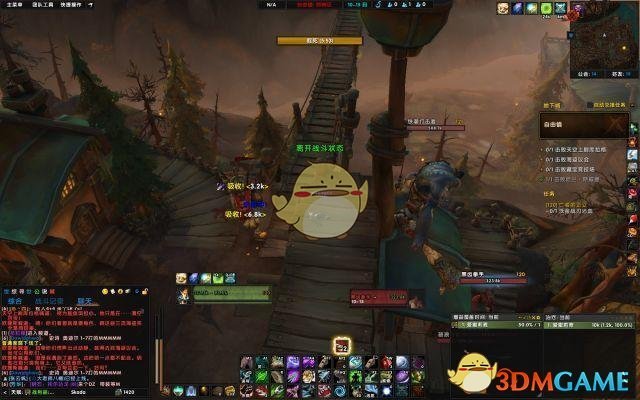Open the 快捷操作 quick actions menu
640x400 pixels.
70,5
